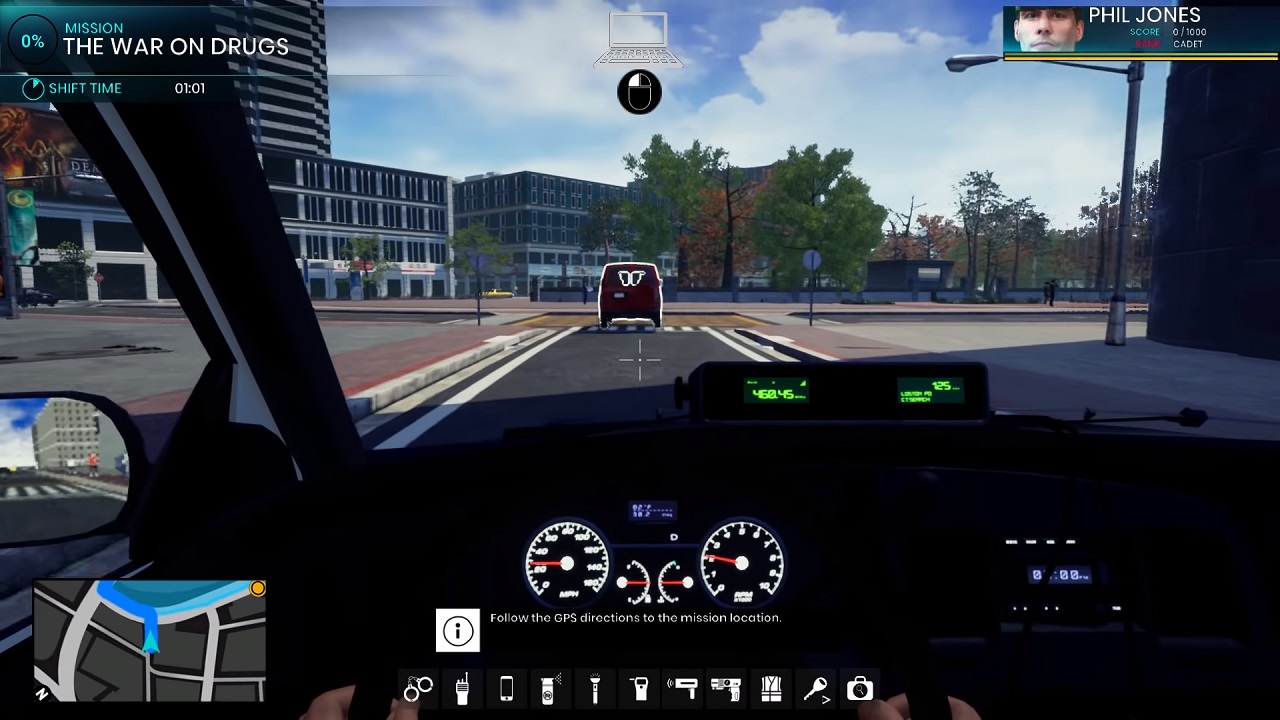This screenshot has width=1280, height=720.
Task: Equip the police radio
Action: click(462, 688)
